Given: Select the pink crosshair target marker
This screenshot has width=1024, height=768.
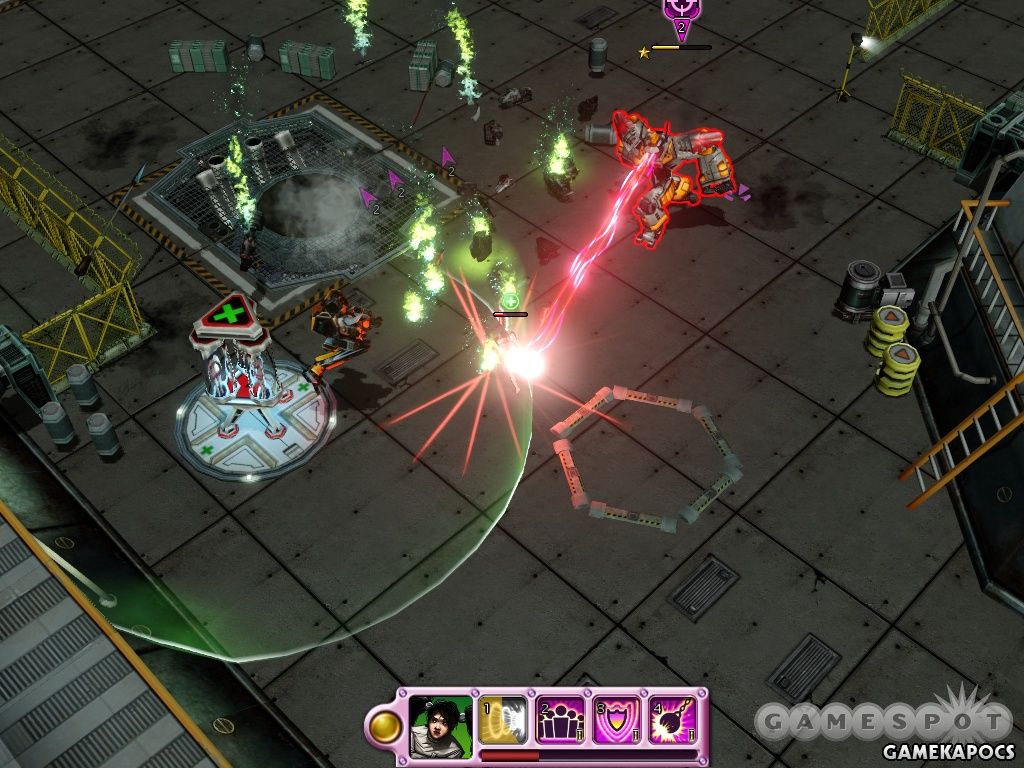Looking at the screenshot, I should (x=681, y=12).
